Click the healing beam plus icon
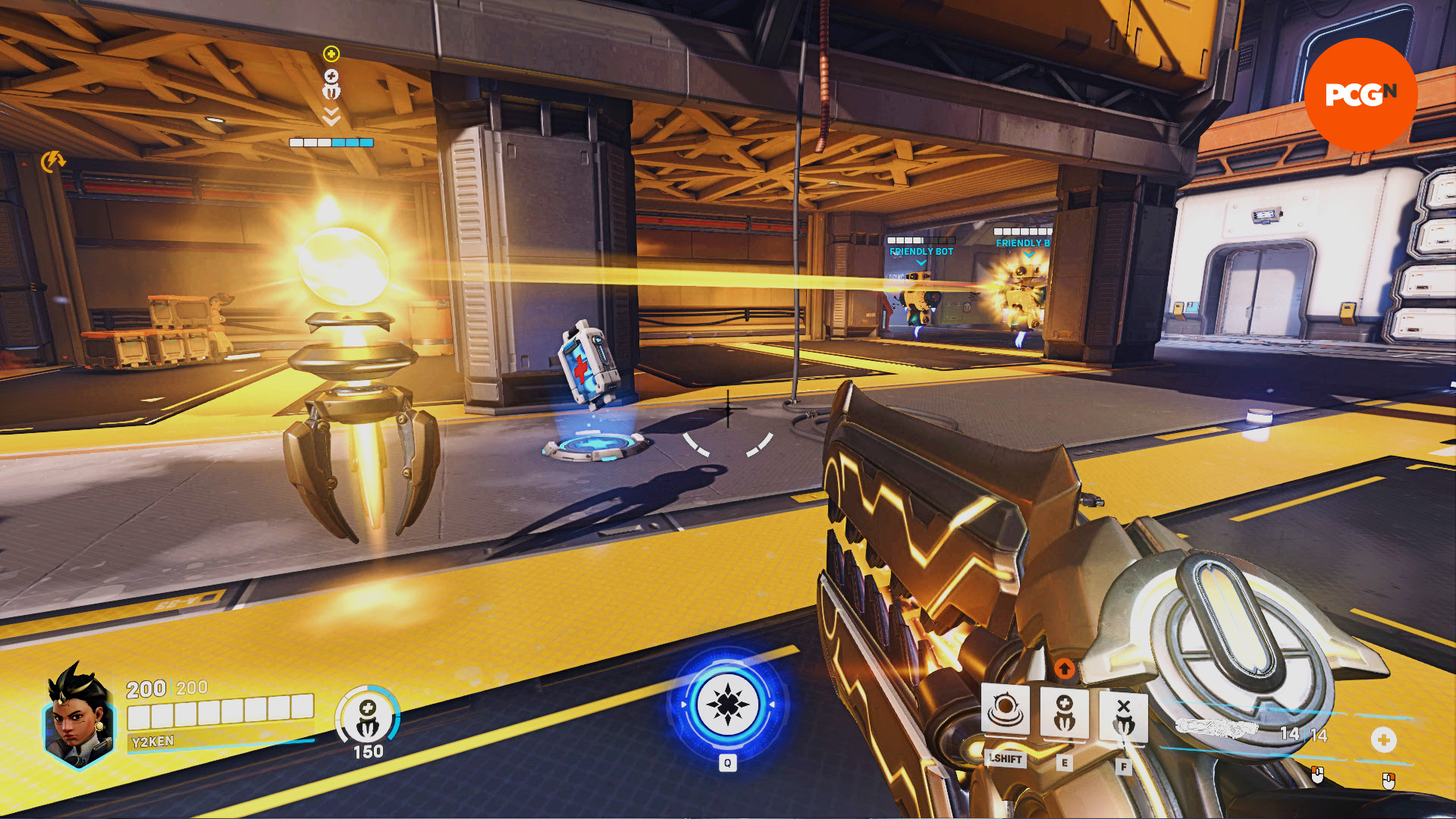Image resolution: width=1456 pixels, height=819 pixels. coord(1383,739)
